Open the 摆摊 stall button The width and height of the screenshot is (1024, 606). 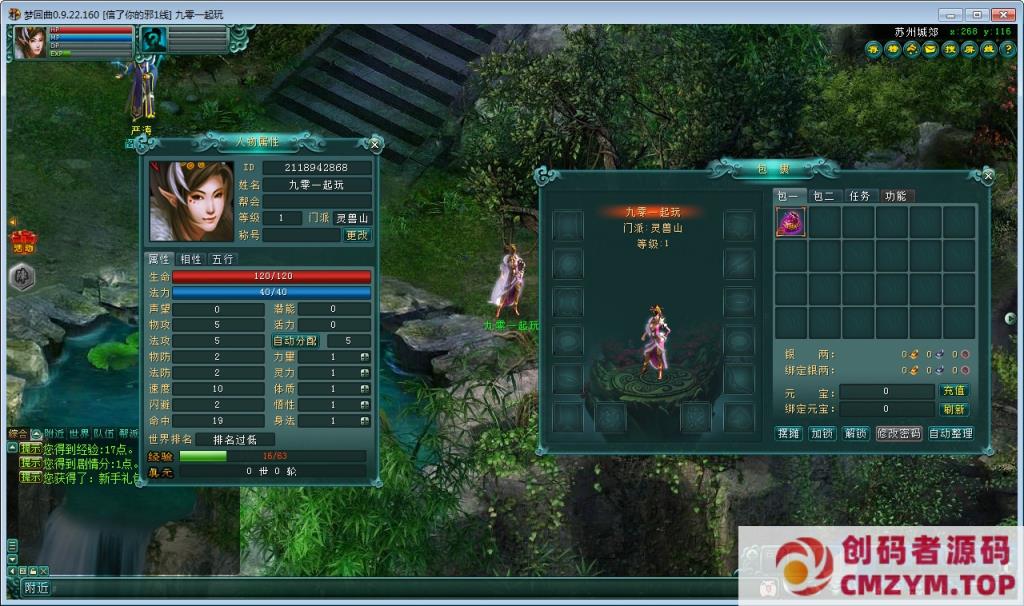[x=789, y=433]
